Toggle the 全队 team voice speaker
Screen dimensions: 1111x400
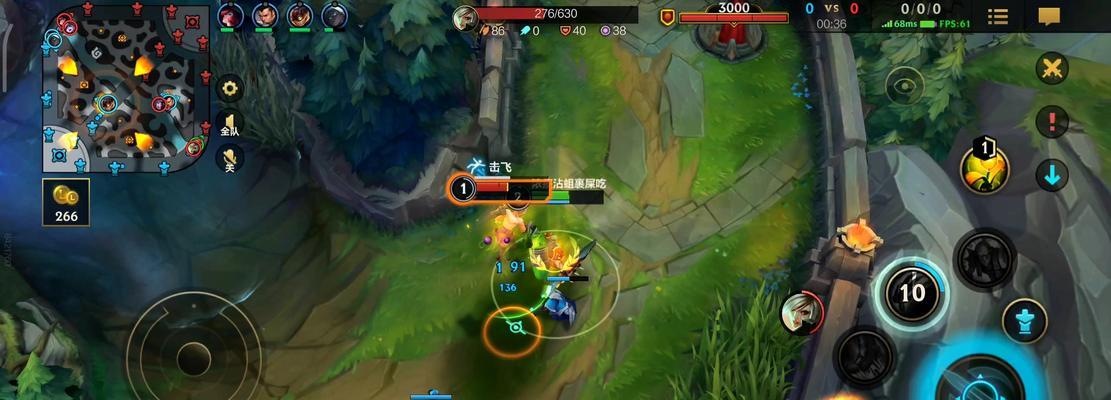tap(230, 123)
